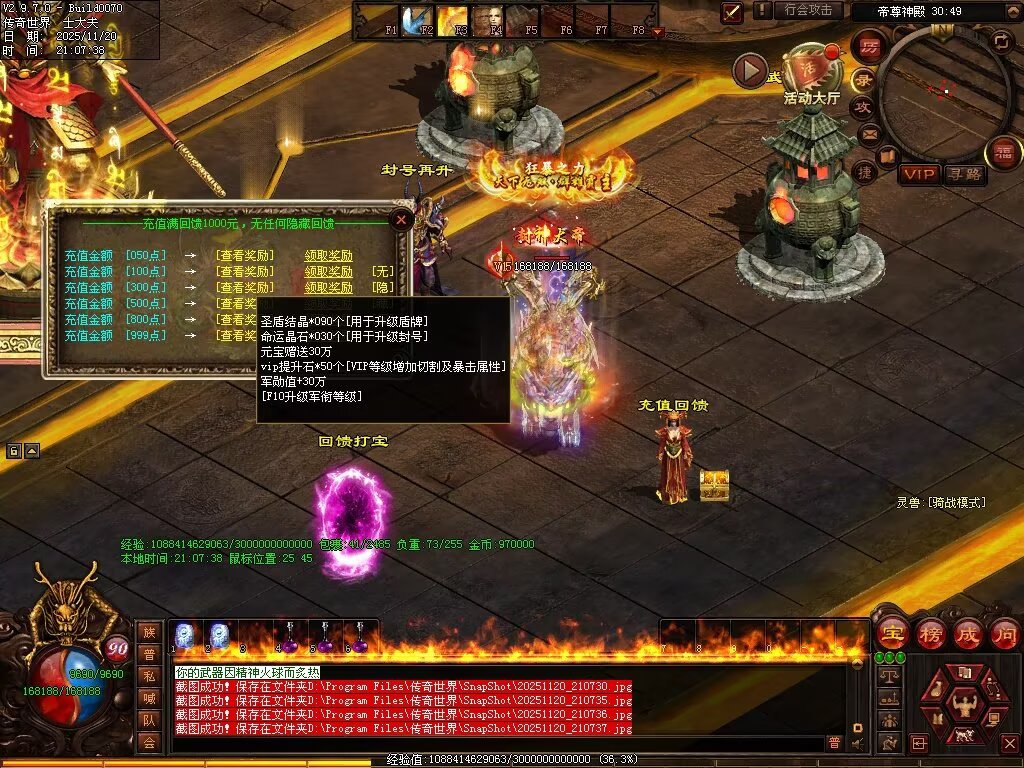Open the 宝 treasure shop button
The width and height of the screenshot is (1024, 768).
click(892, 634)
